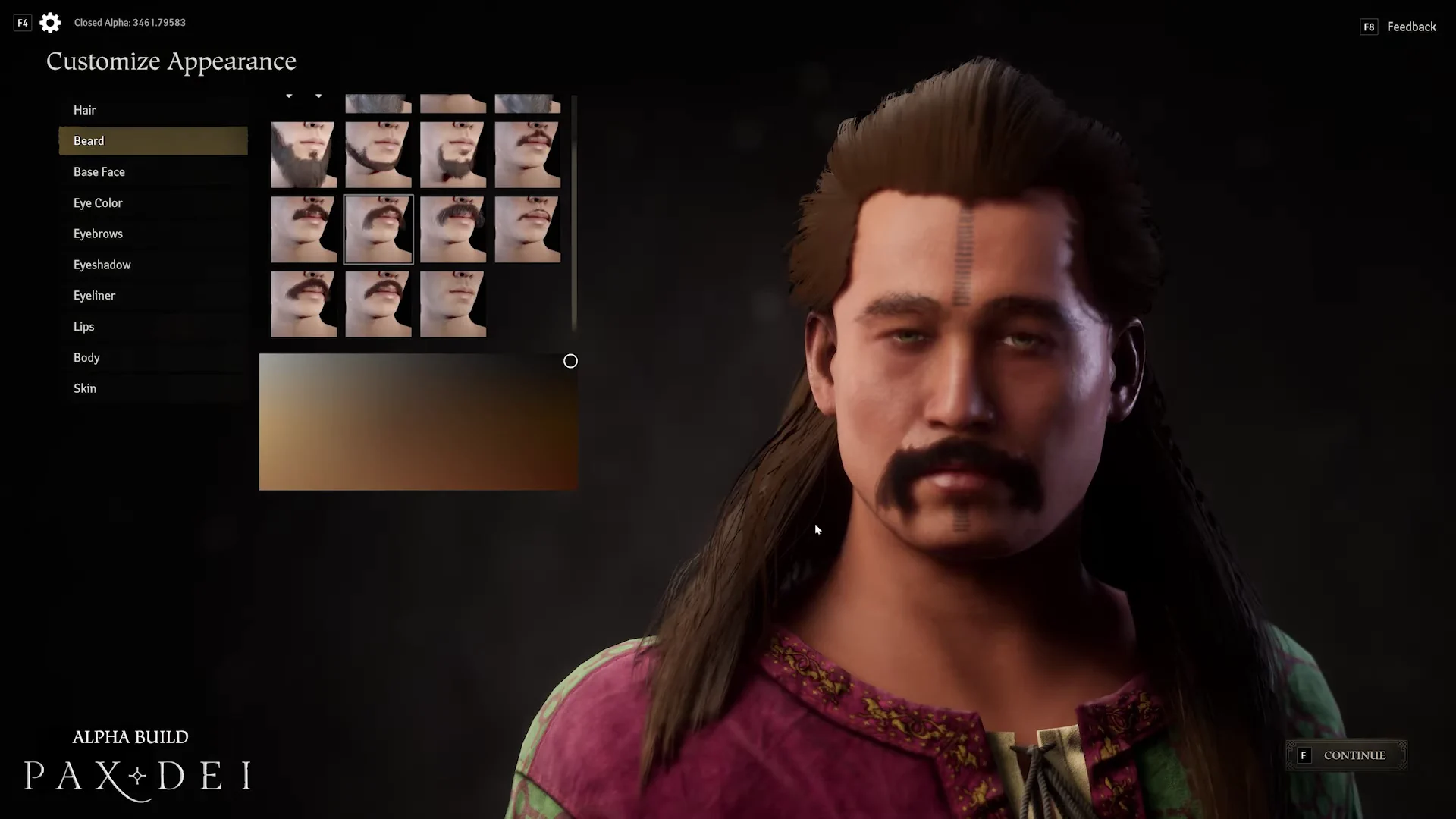Open the Hair category
1456x819 pixels.
click(85, 110)
